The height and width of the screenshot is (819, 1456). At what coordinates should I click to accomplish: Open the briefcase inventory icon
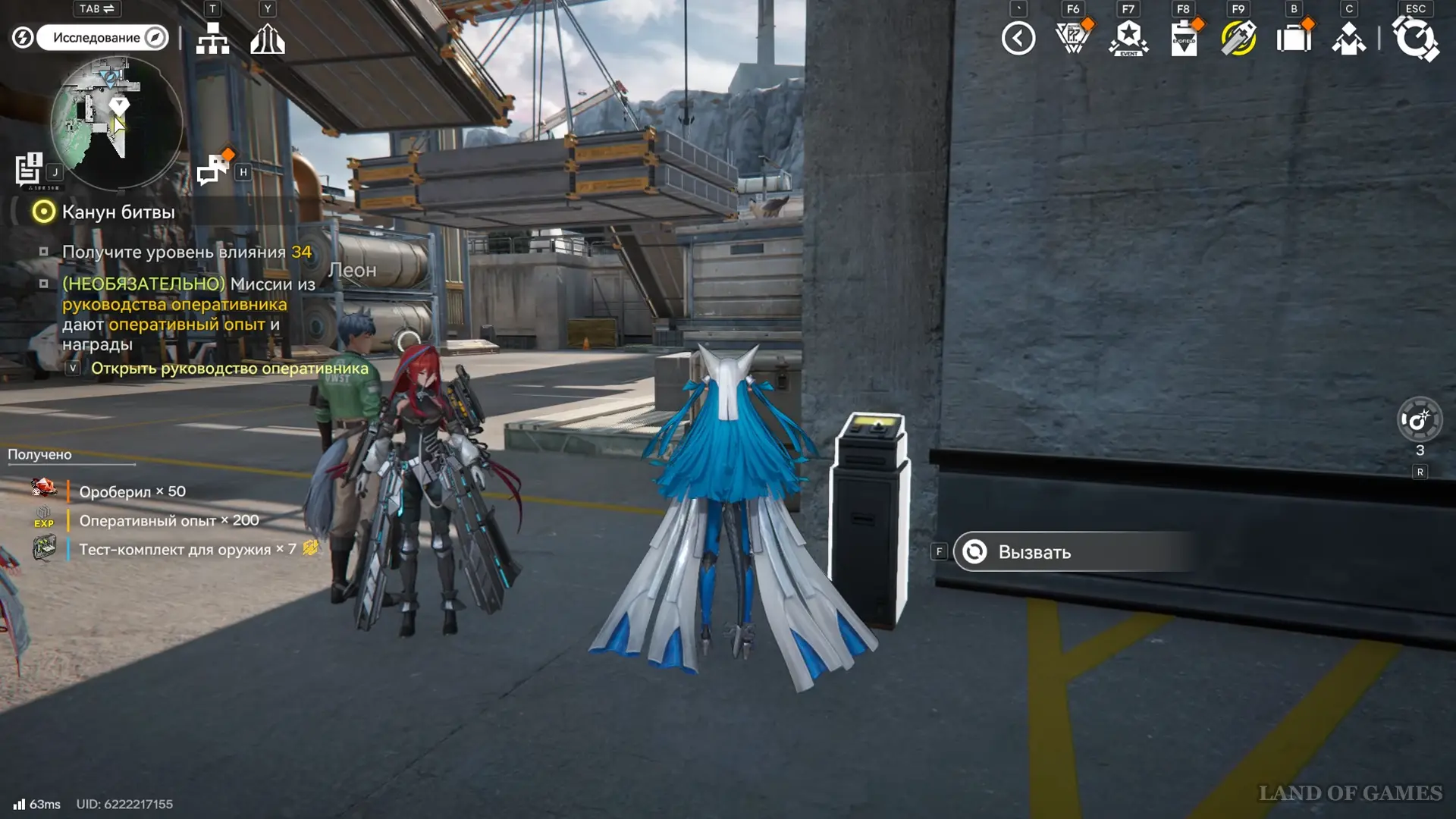click(1294, 38)
